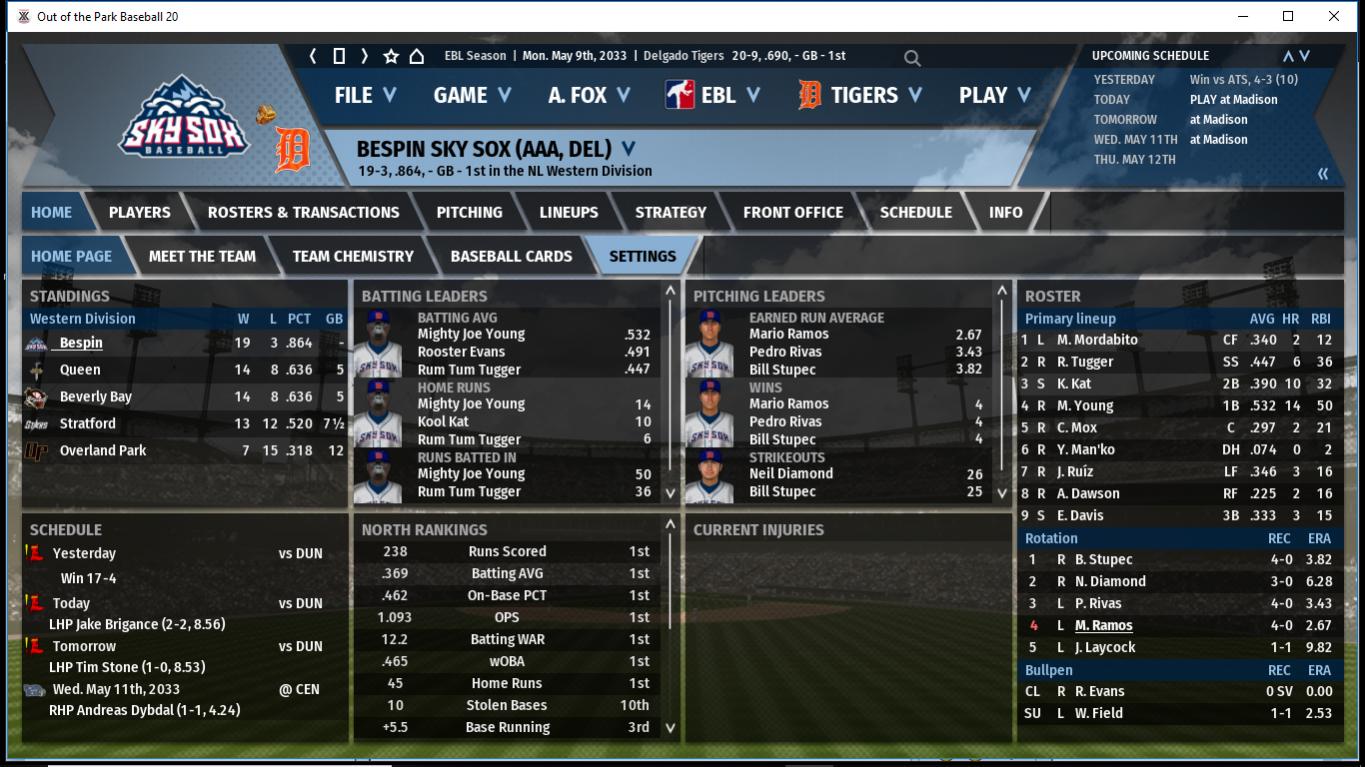
Task: Click the search magnifier icon
Action: 912,58
